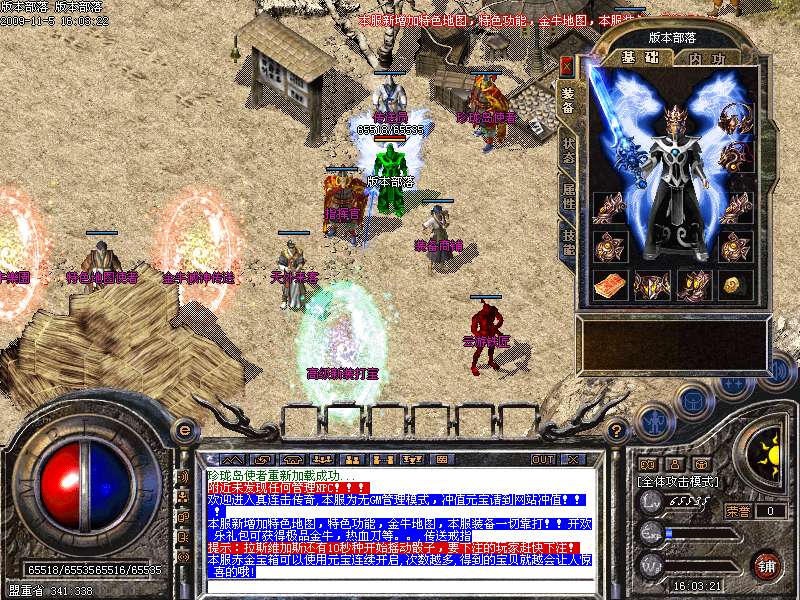The image size is (800, 600).
Task: Open the character figure round button
Action: [x=654, y=421]
